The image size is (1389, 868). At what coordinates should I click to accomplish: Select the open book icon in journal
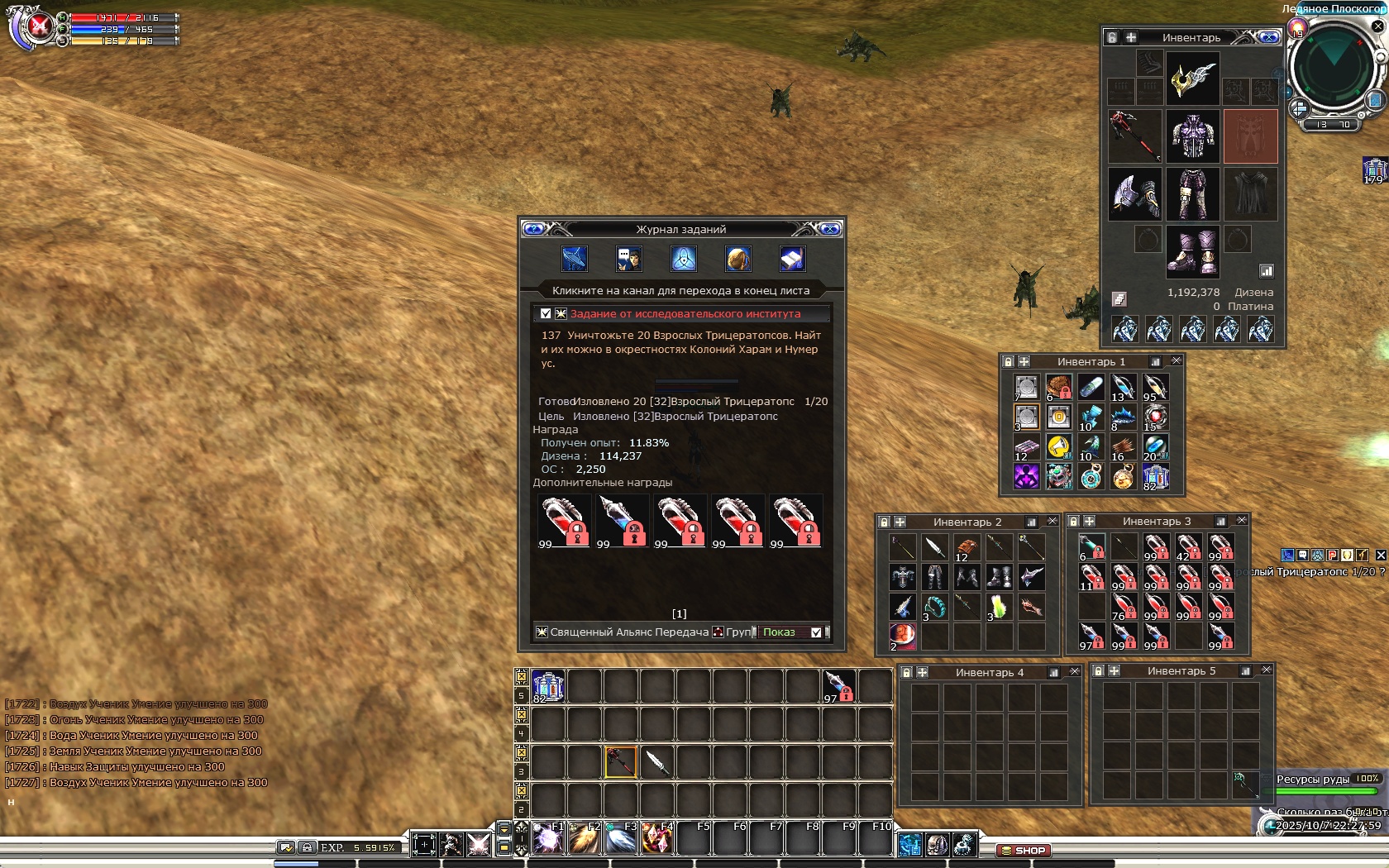tap(792, 260)
